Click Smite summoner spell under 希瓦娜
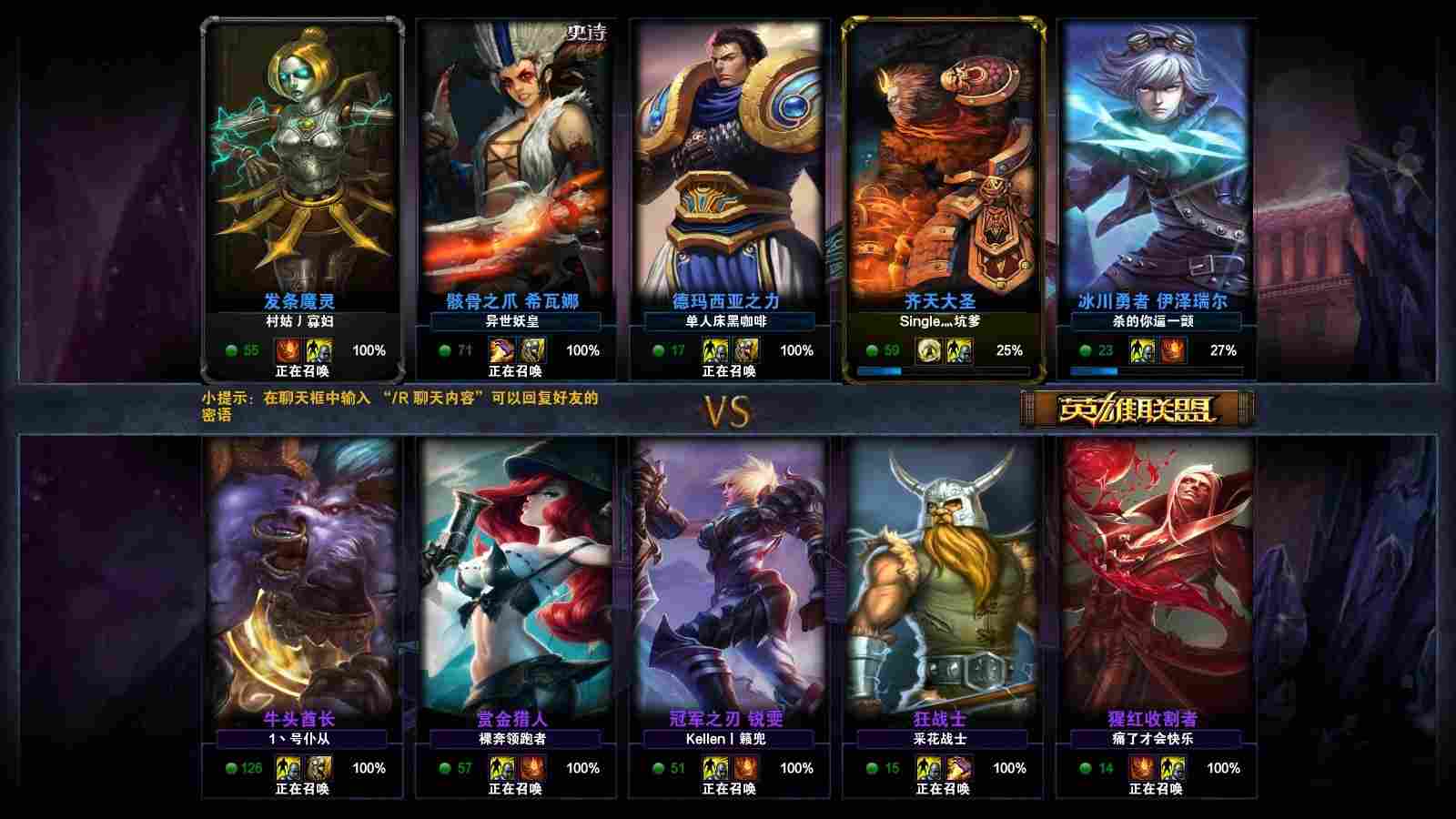This screenshot has width=1456, height=819. (x=501, y=350)
